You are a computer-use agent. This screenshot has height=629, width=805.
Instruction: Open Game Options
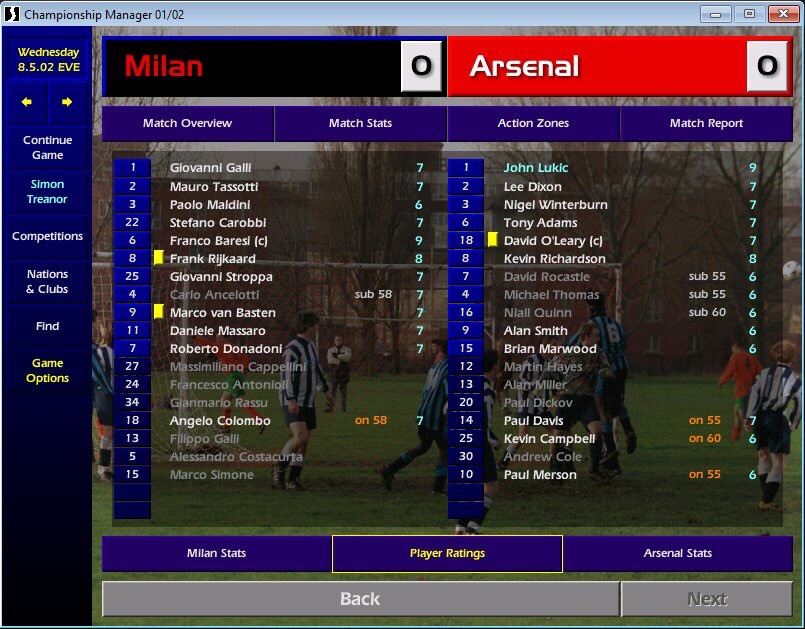click(47, 371)
